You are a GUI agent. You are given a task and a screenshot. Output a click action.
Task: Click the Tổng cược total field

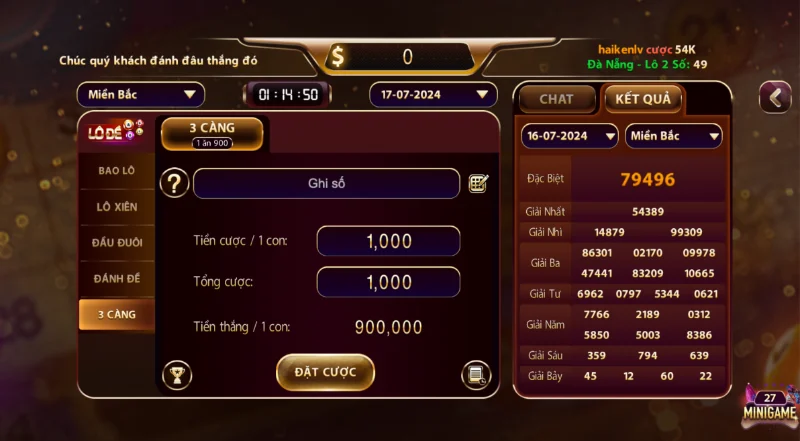388,282
